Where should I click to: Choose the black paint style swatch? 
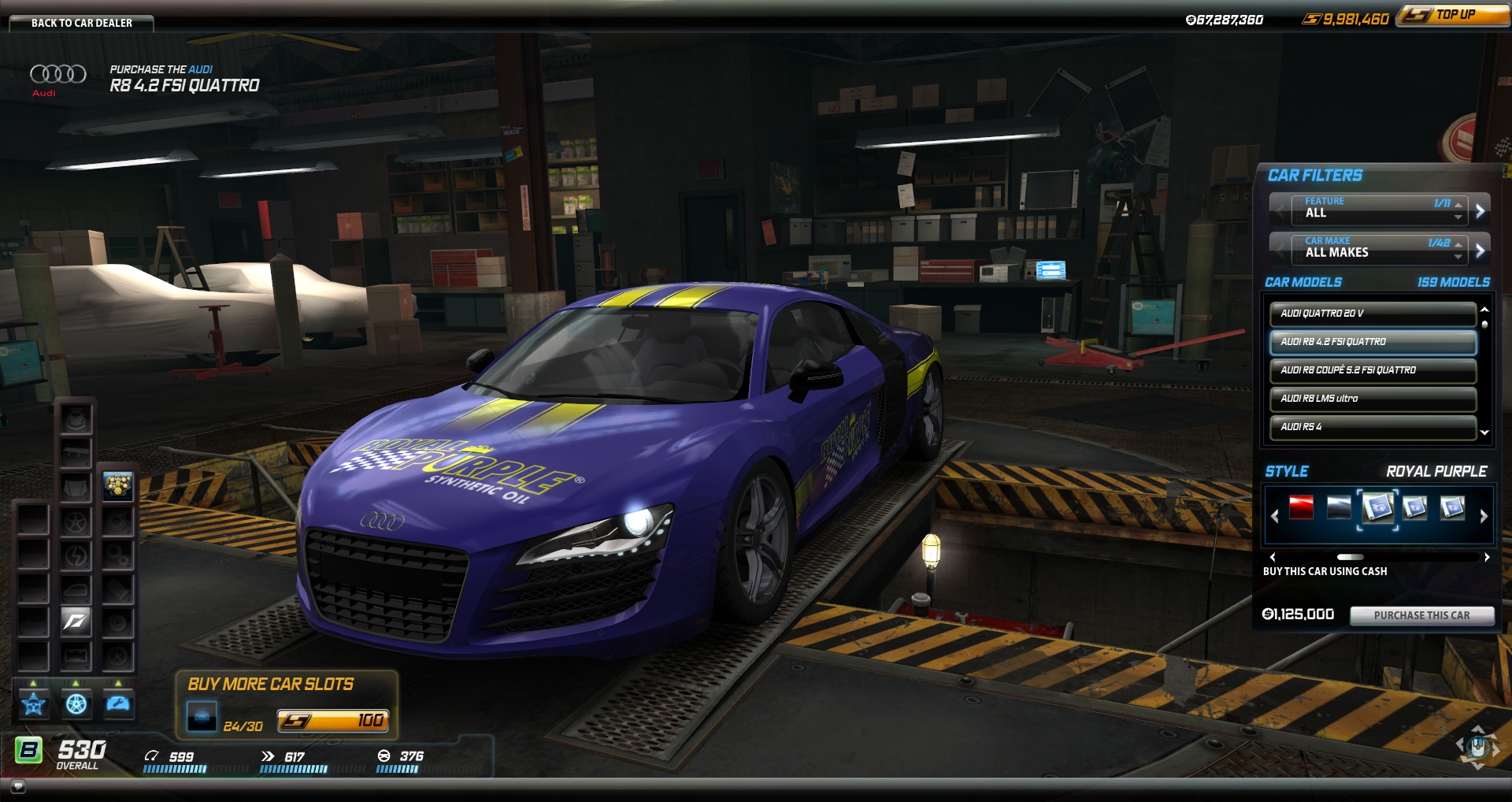click(1339, 508)
